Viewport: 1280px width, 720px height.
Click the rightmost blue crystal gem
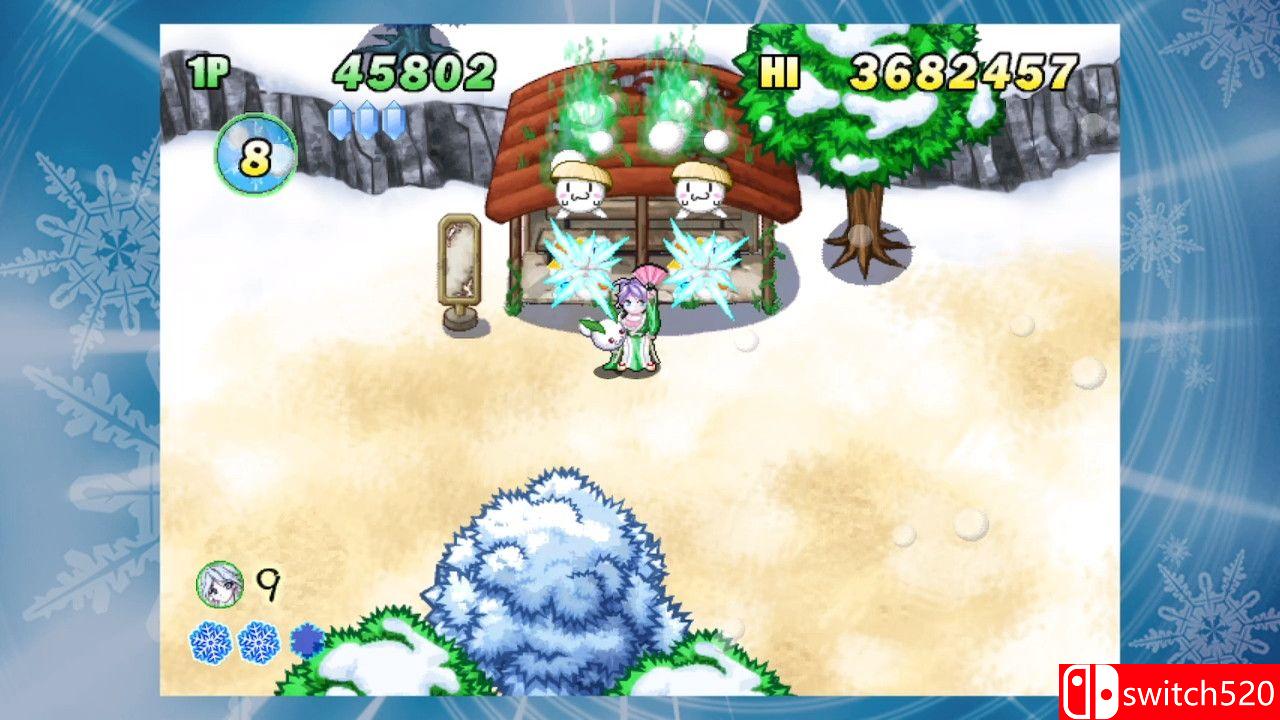click(x=394, y=120)
